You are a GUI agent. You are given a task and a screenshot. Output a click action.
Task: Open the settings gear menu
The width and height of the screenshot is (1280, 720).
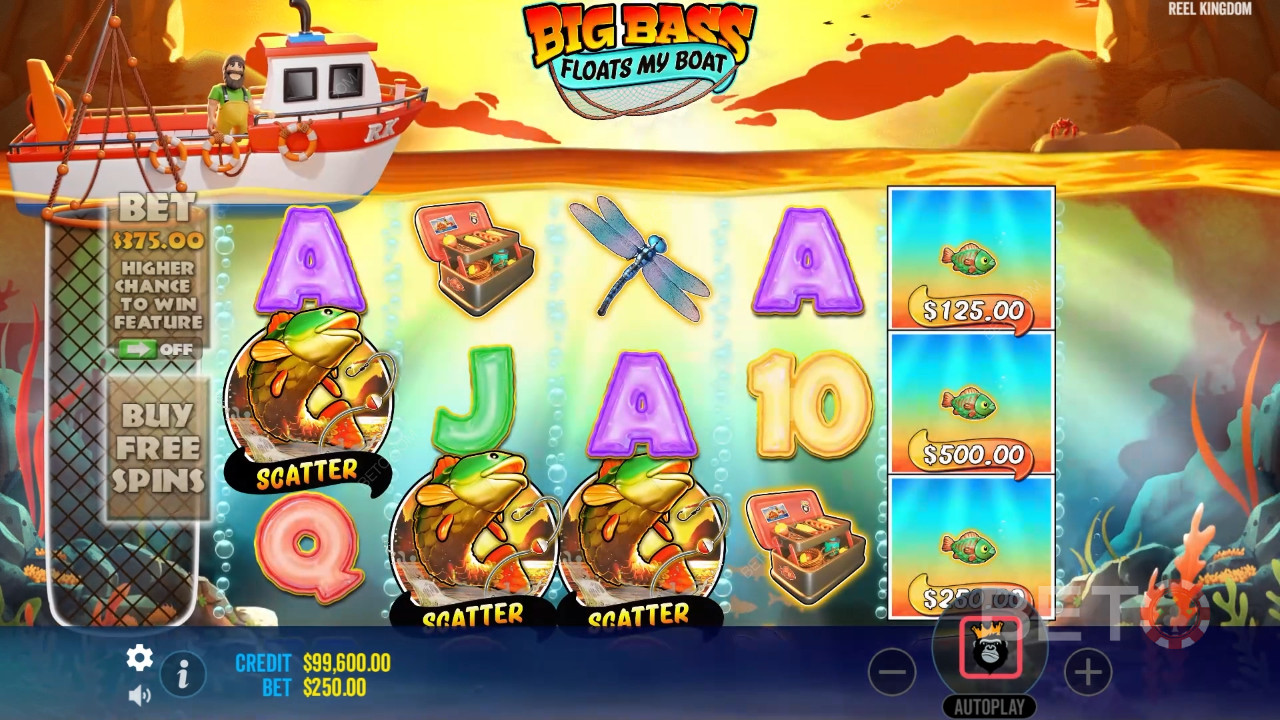pyautogui.click(x=139, y=657)
